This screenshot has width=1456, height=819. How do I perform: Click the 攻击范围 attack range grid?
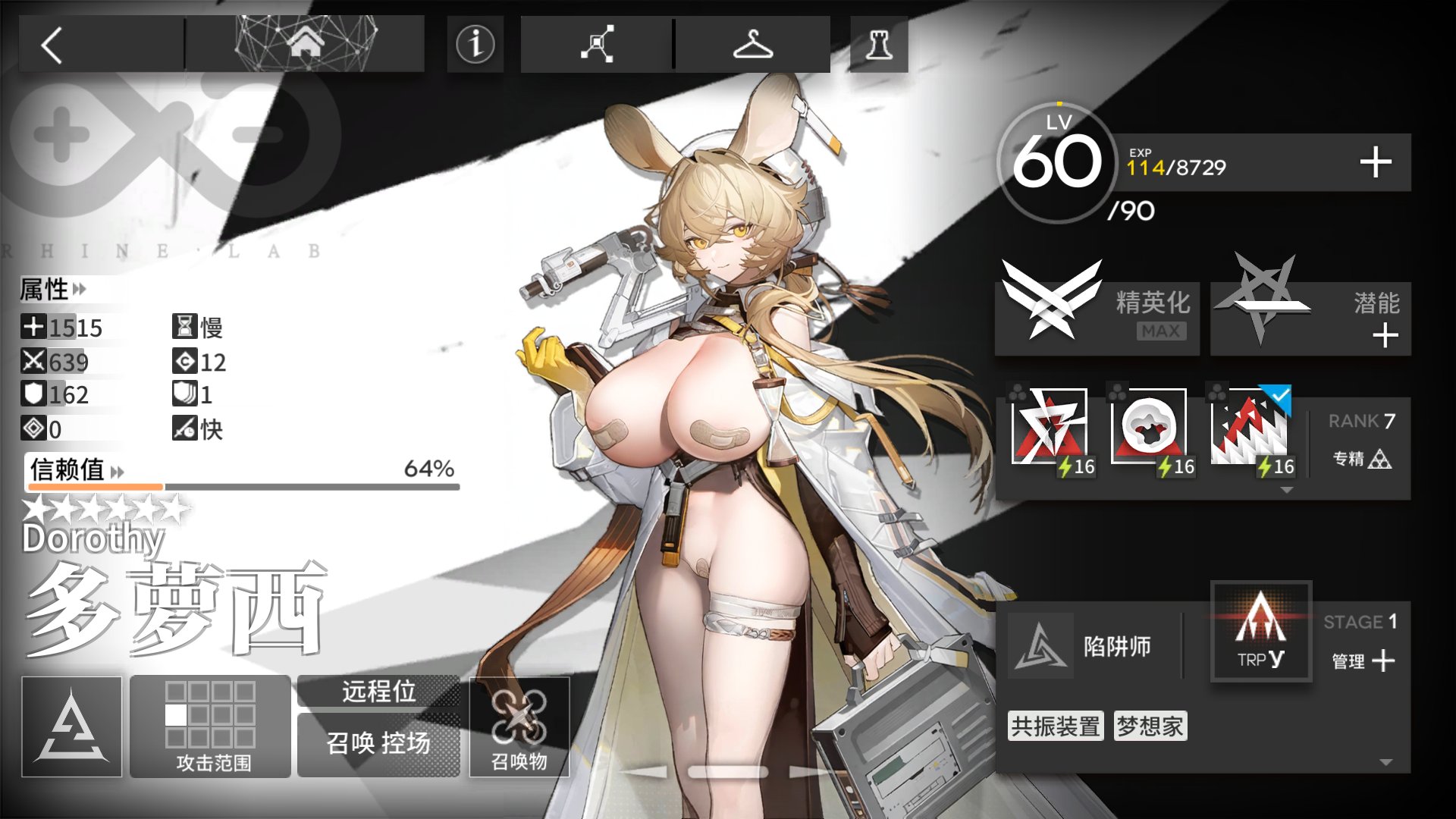point(210,724)
